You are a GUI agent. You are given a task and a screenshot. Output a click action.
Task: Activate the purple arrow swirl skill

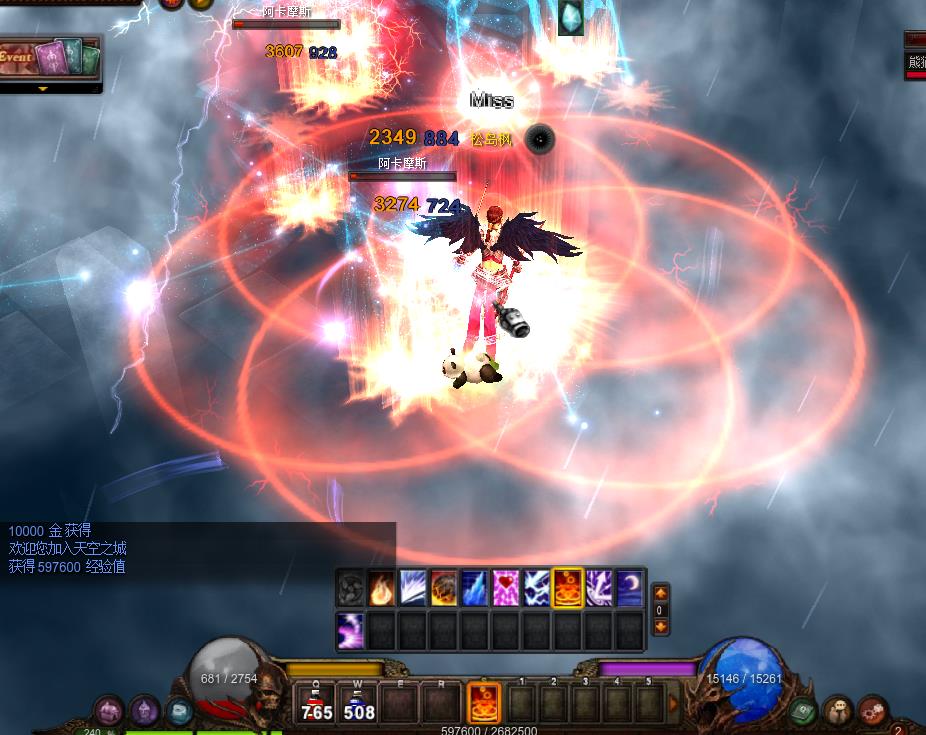(598, 587)
